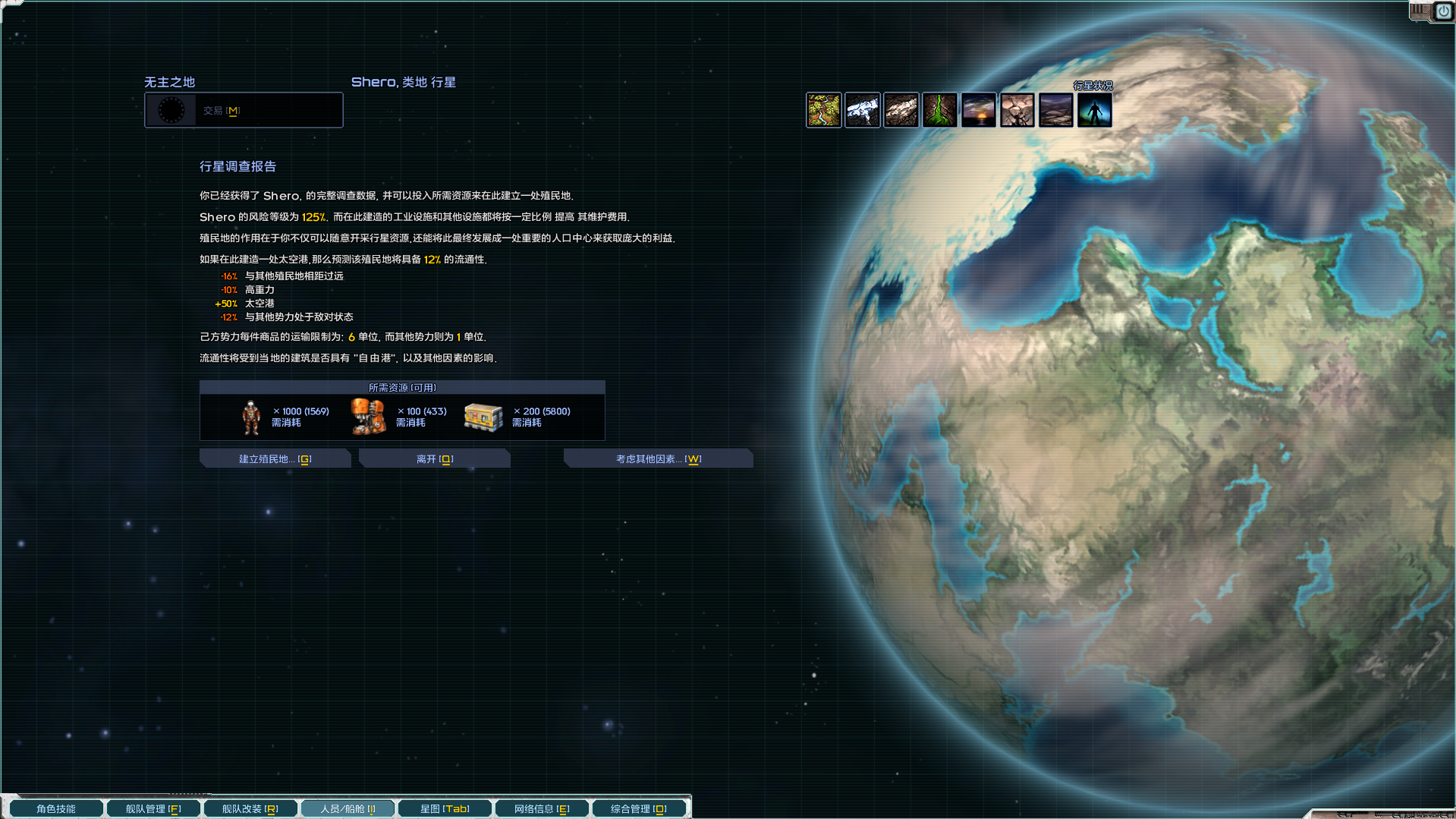Click the toxic green river condition icon
1456x819 pixels.
pyautogui.click(x=939, y=110)
